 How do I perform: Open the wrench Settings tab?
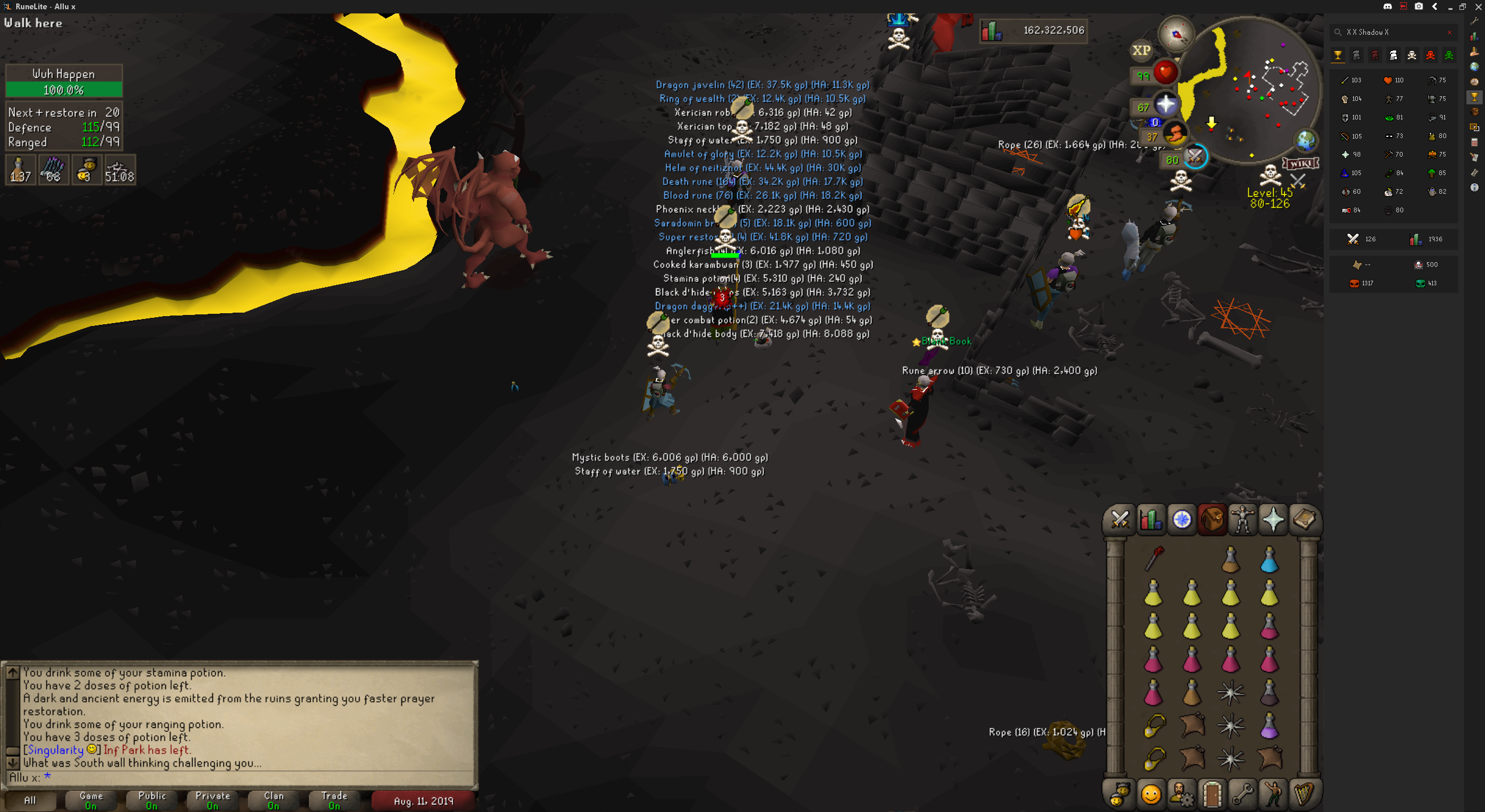1243,793
